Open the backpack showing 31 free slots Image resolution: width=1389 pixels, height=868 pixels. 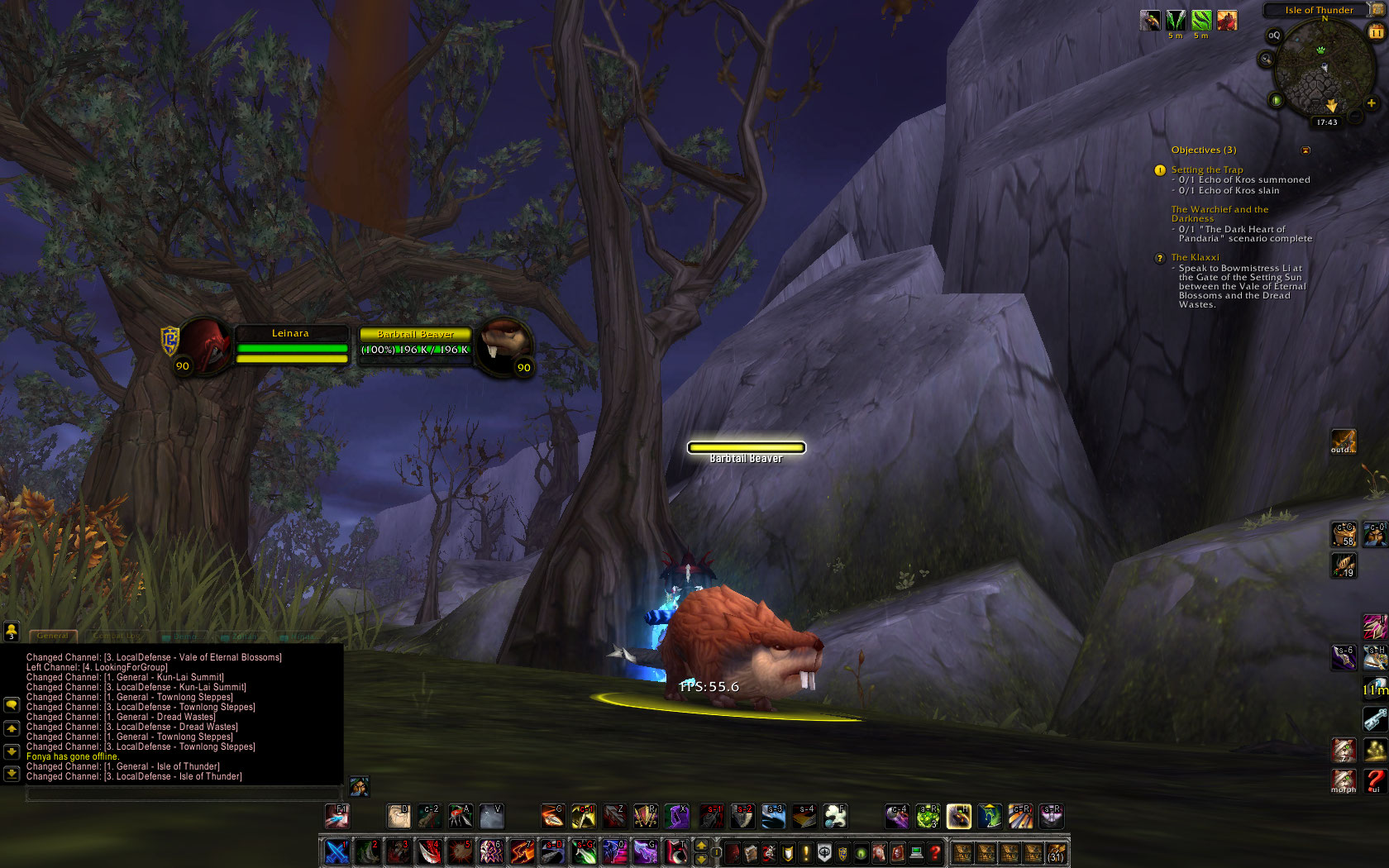(1056, 852)
